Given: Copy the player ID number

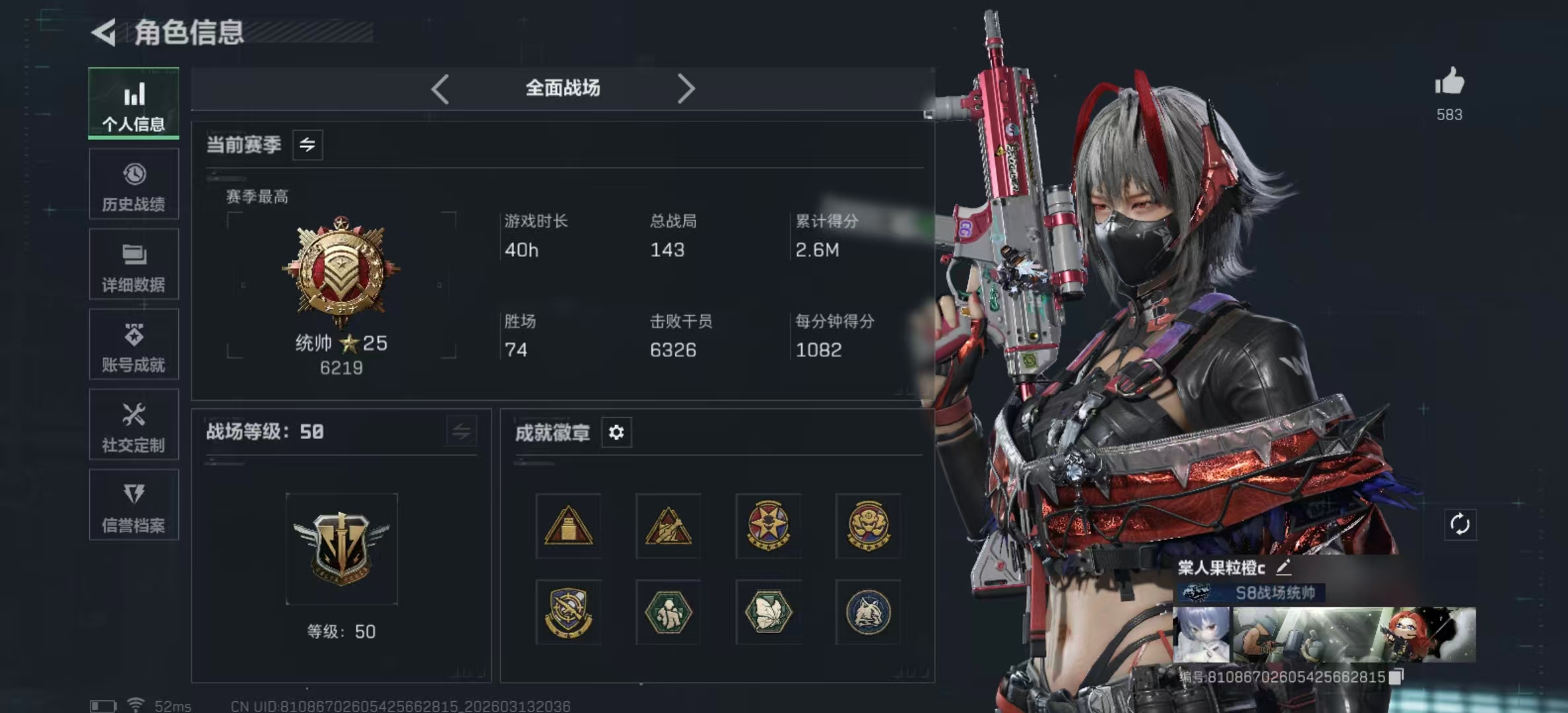Looking at the screenshot, I should 1396,677.
